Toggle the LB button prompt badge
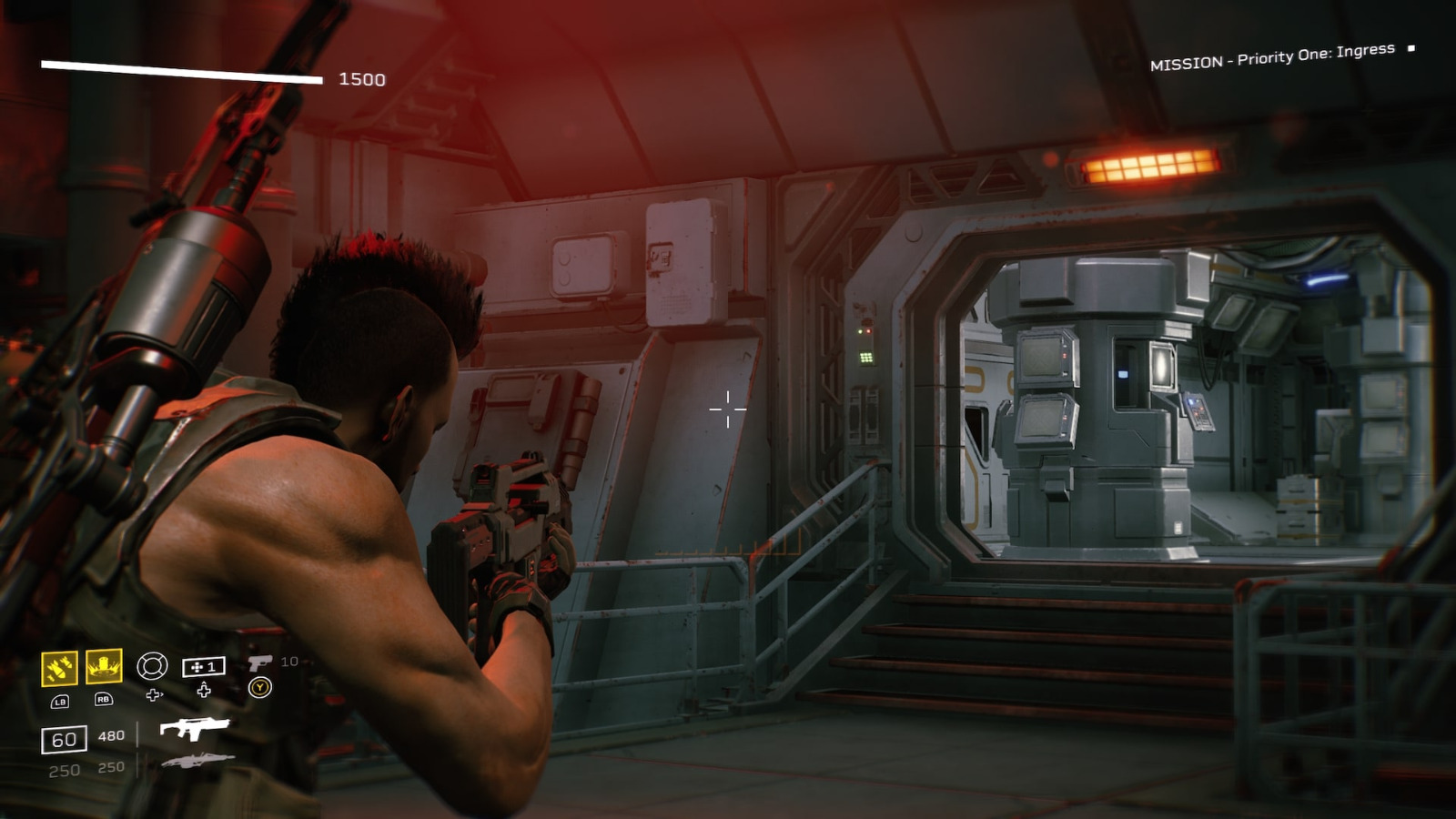The width and height of the screenshot is (1456, 819). (x=61, y=702)
